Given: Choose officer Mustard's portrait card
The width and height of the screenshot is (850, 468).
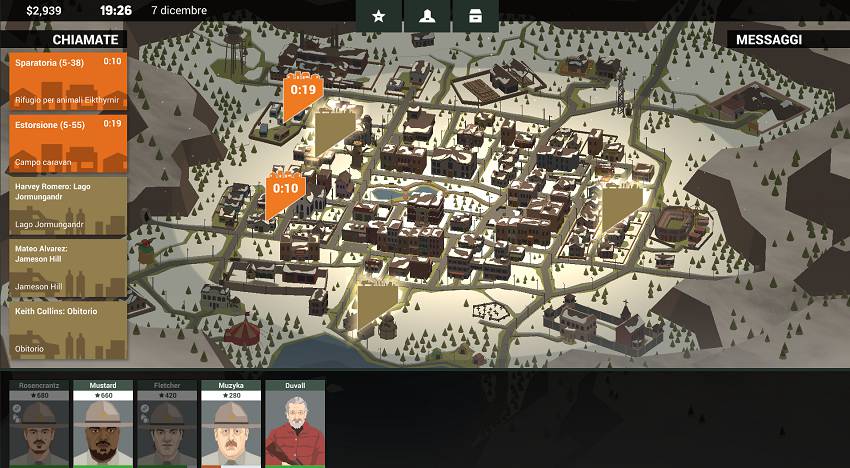Looking at the screenshot, I should coord(103,423).
